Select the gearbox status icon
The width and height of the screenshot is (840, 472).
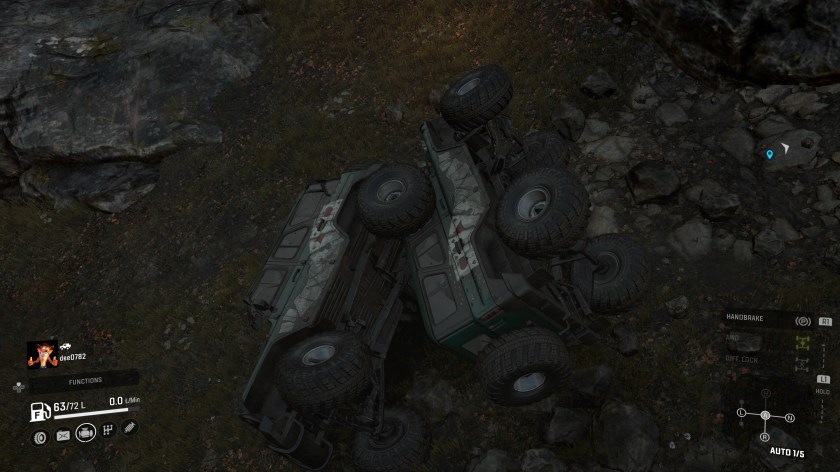pyautogui.click(x=108, y=431)
